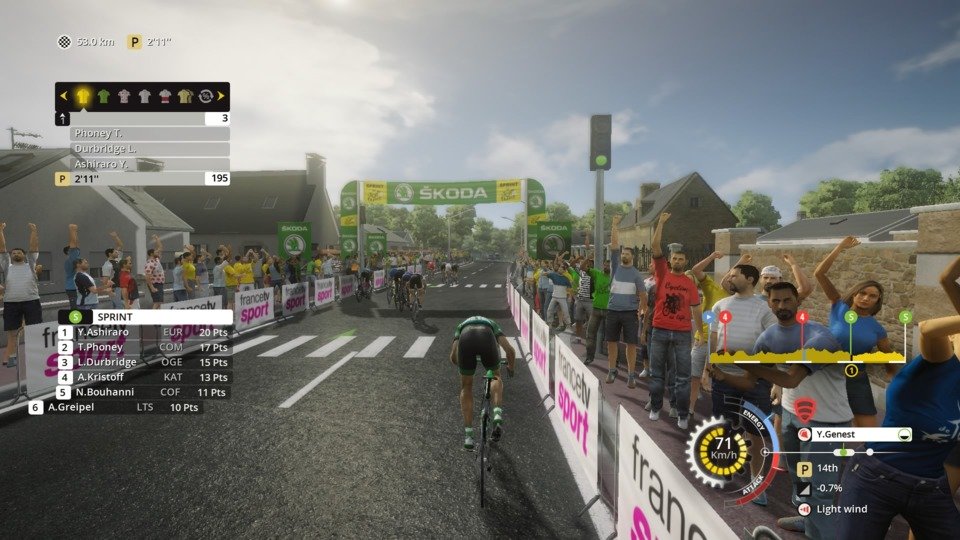960x540 pixels.
Task: Pick the Durbridge L. standings row
Action: point(149,148)
